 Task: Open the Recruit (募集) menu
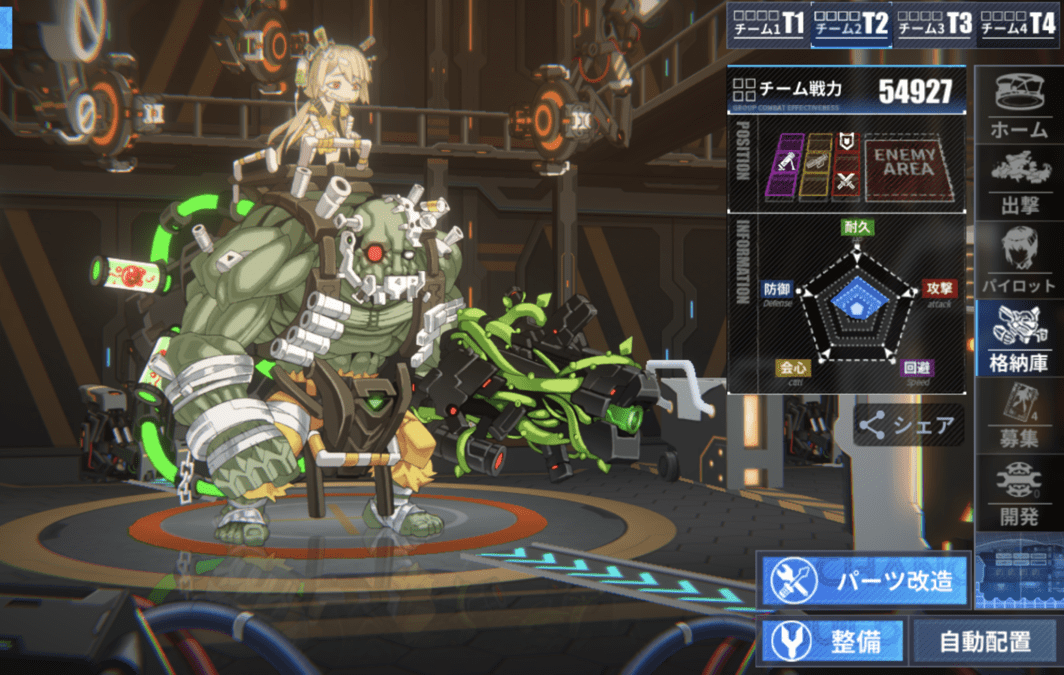click(x=1018, y=415)
